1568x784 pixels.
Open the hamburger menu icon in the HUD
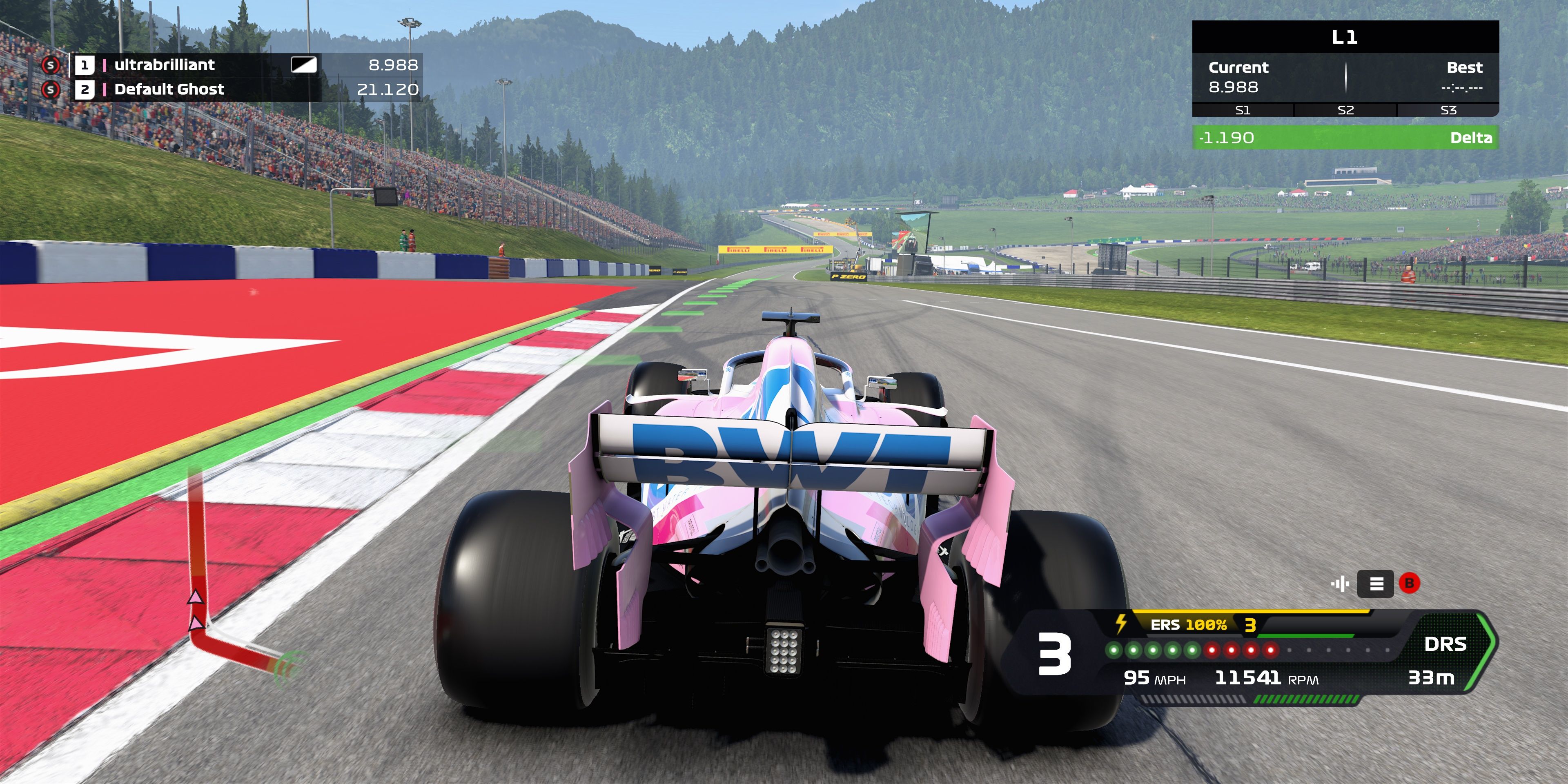tap(1376, 585)
